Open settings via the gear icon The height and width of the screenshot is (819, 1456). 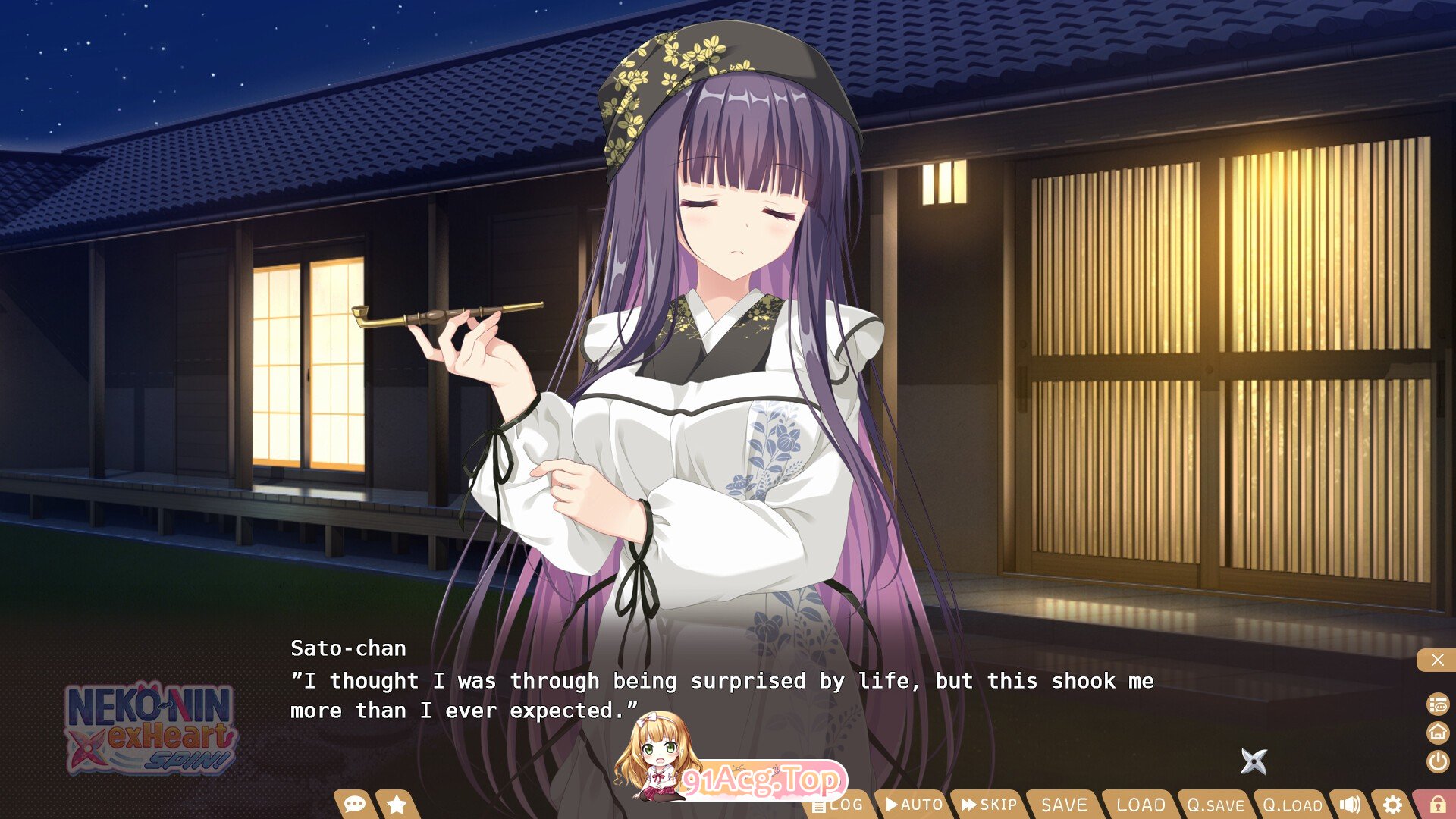1392,805
